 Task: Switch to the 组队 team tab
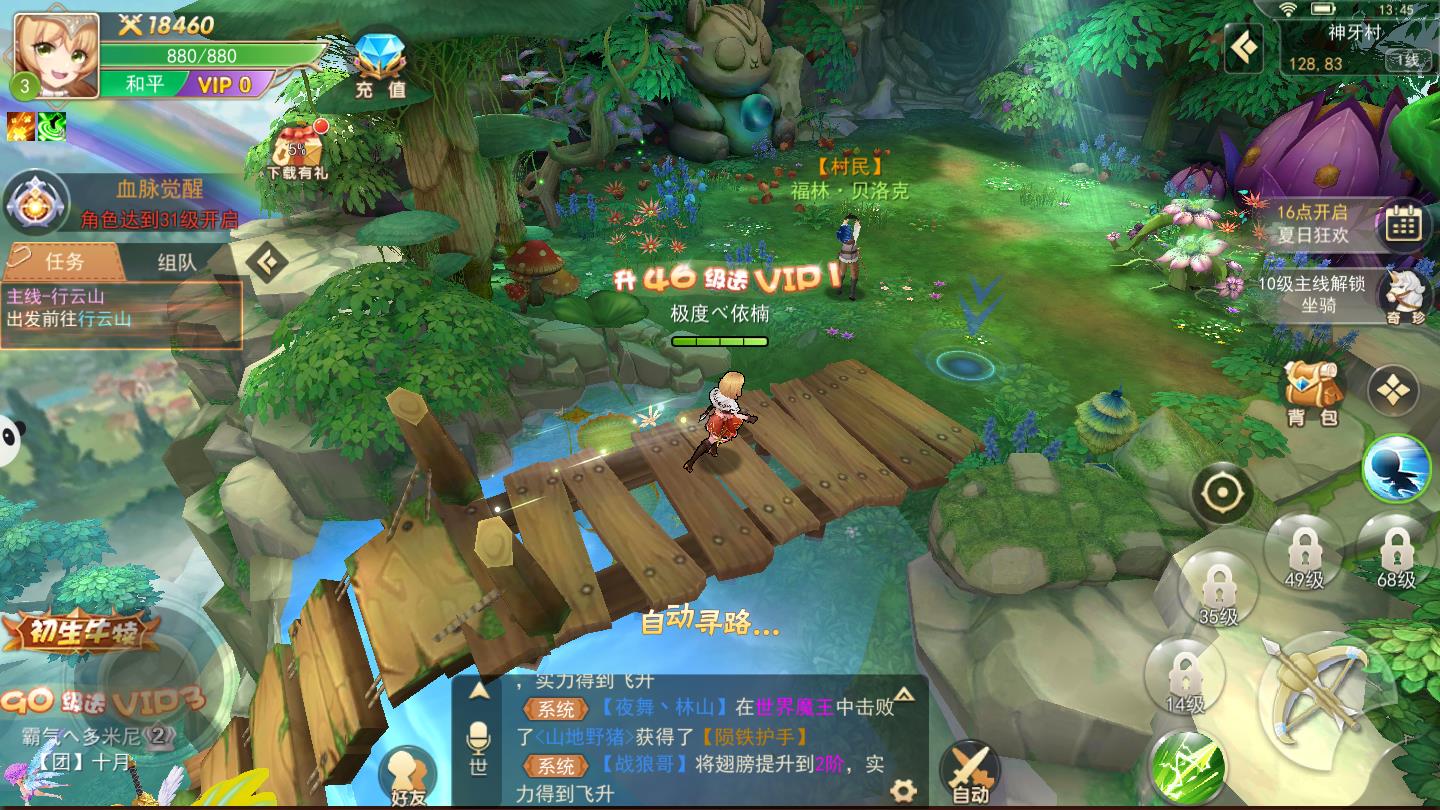(177, 263)
